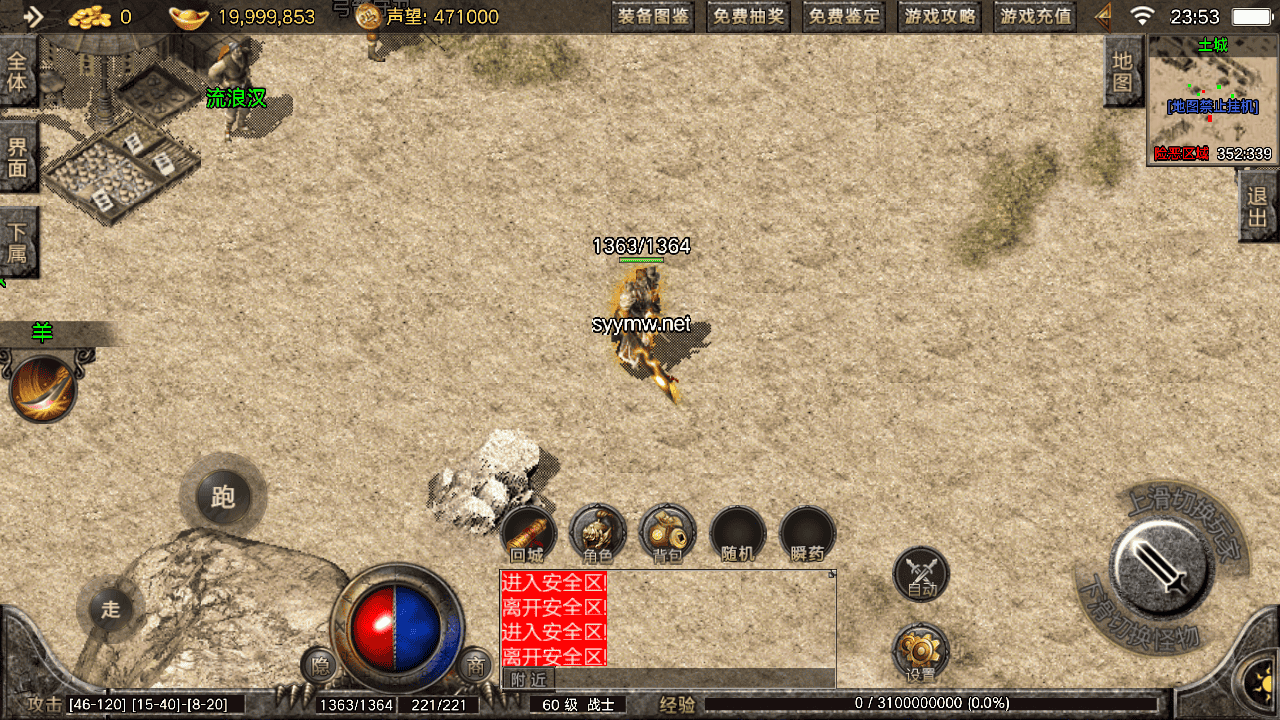
Task: Toggle the 跑 run button
Action: (223, 496)
